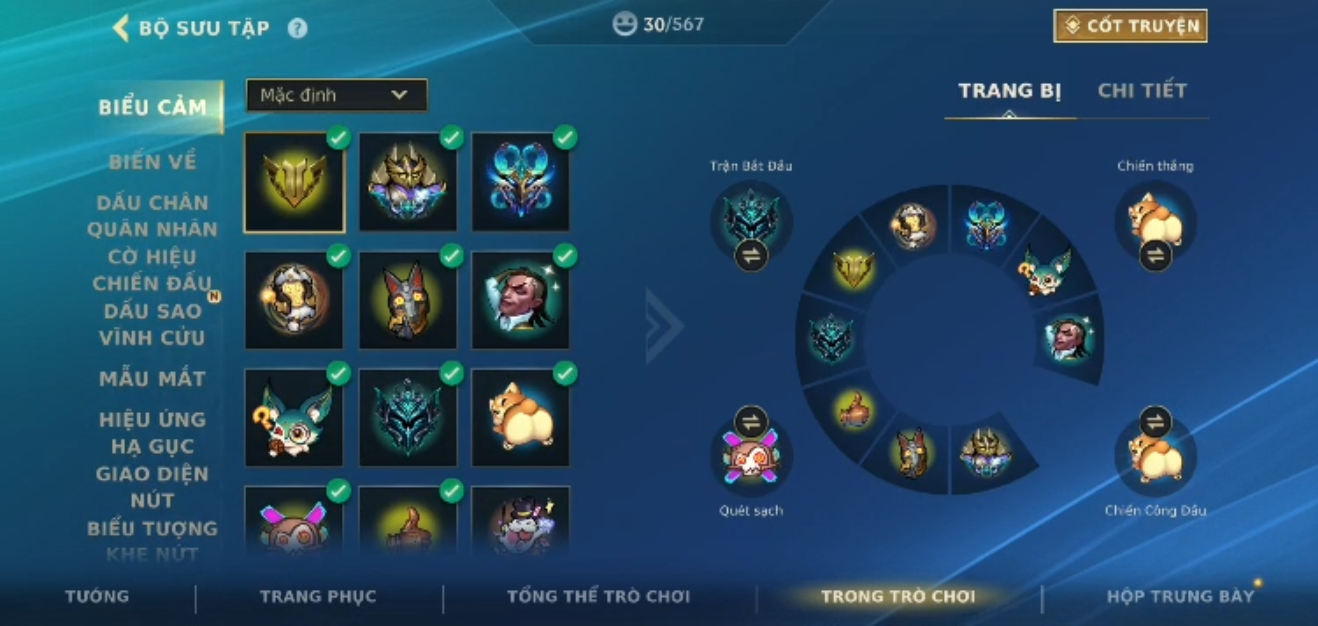
Task: Open the Hộp Trưng Bày tab
Action: 1180,596
